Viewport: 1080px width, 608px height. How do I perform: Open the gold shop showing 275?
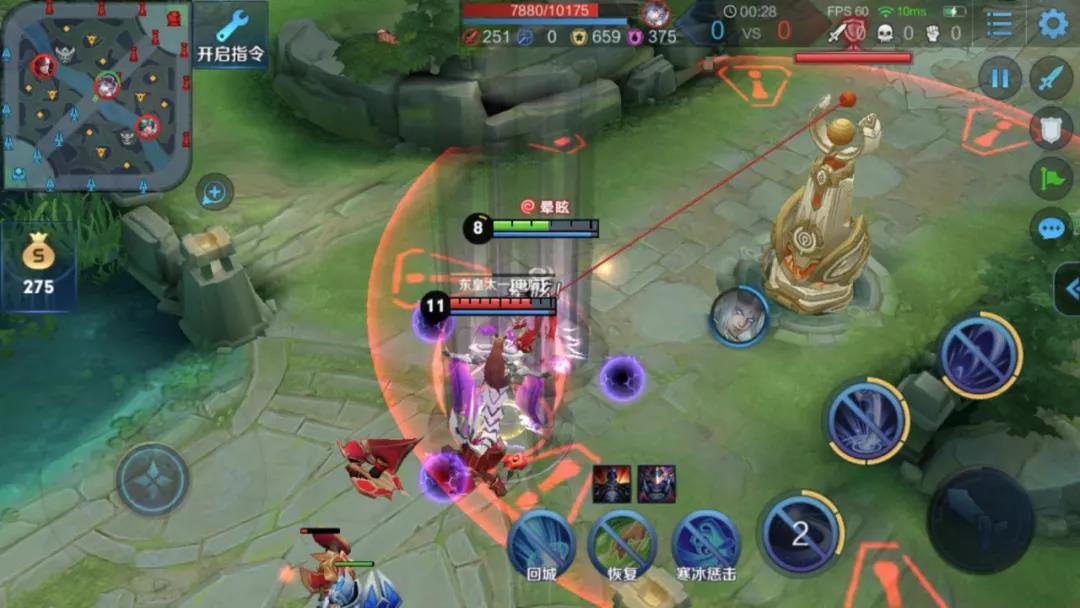[38, 267]
